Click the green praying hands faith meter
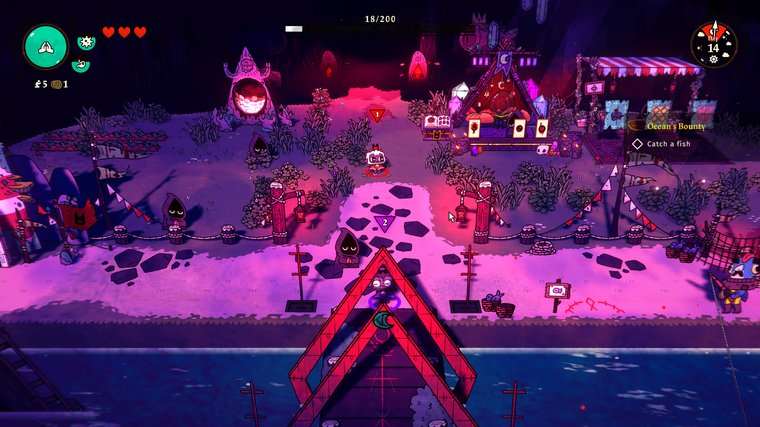 45,47
